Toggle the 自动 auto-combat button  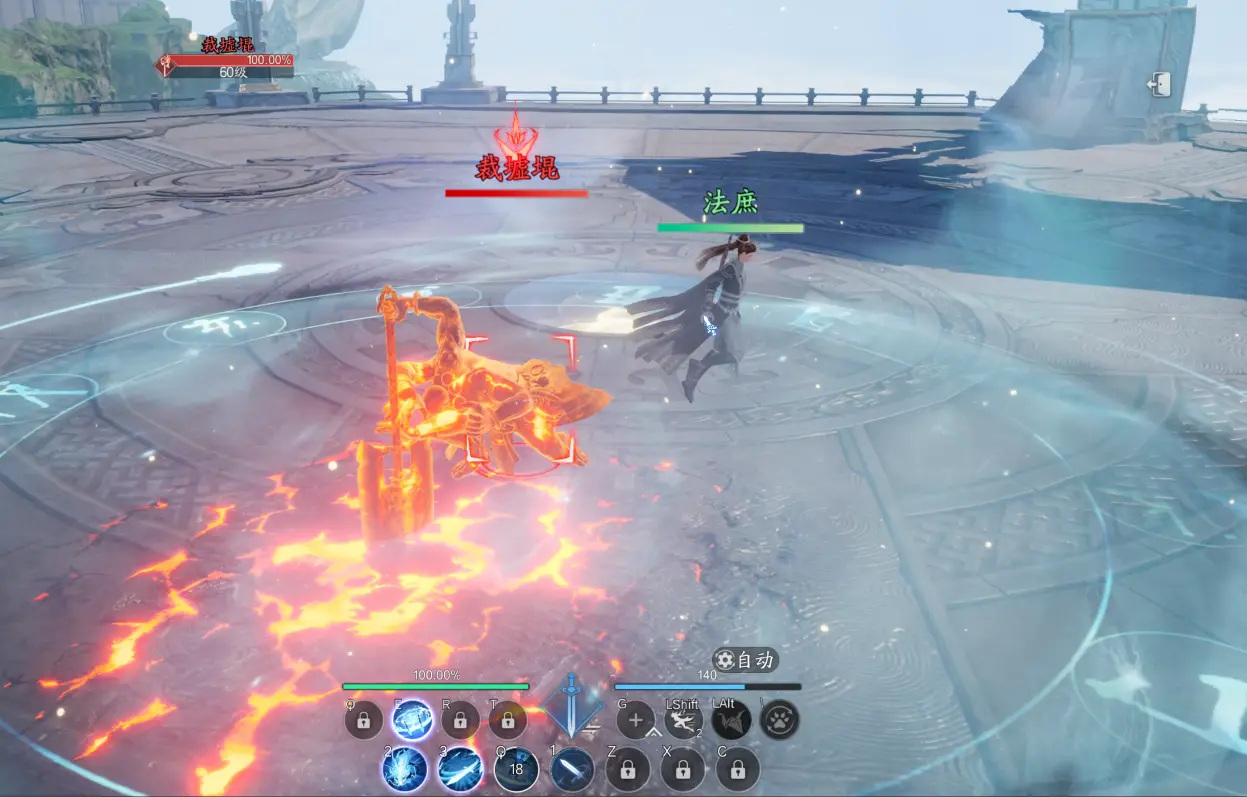(745, 660)
